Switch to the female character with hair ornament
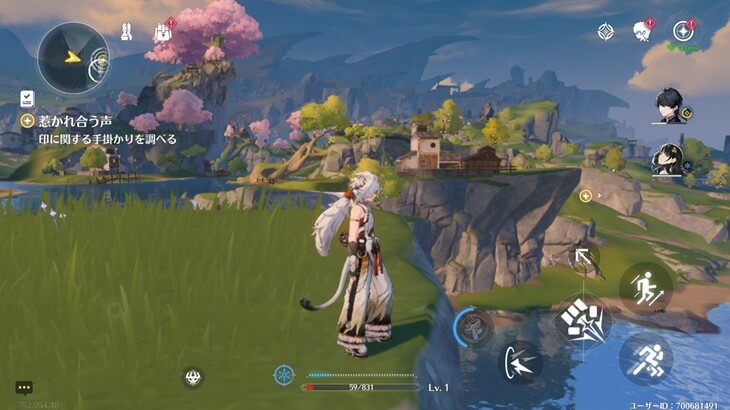The image size is (730, 410). click(667, 159)
